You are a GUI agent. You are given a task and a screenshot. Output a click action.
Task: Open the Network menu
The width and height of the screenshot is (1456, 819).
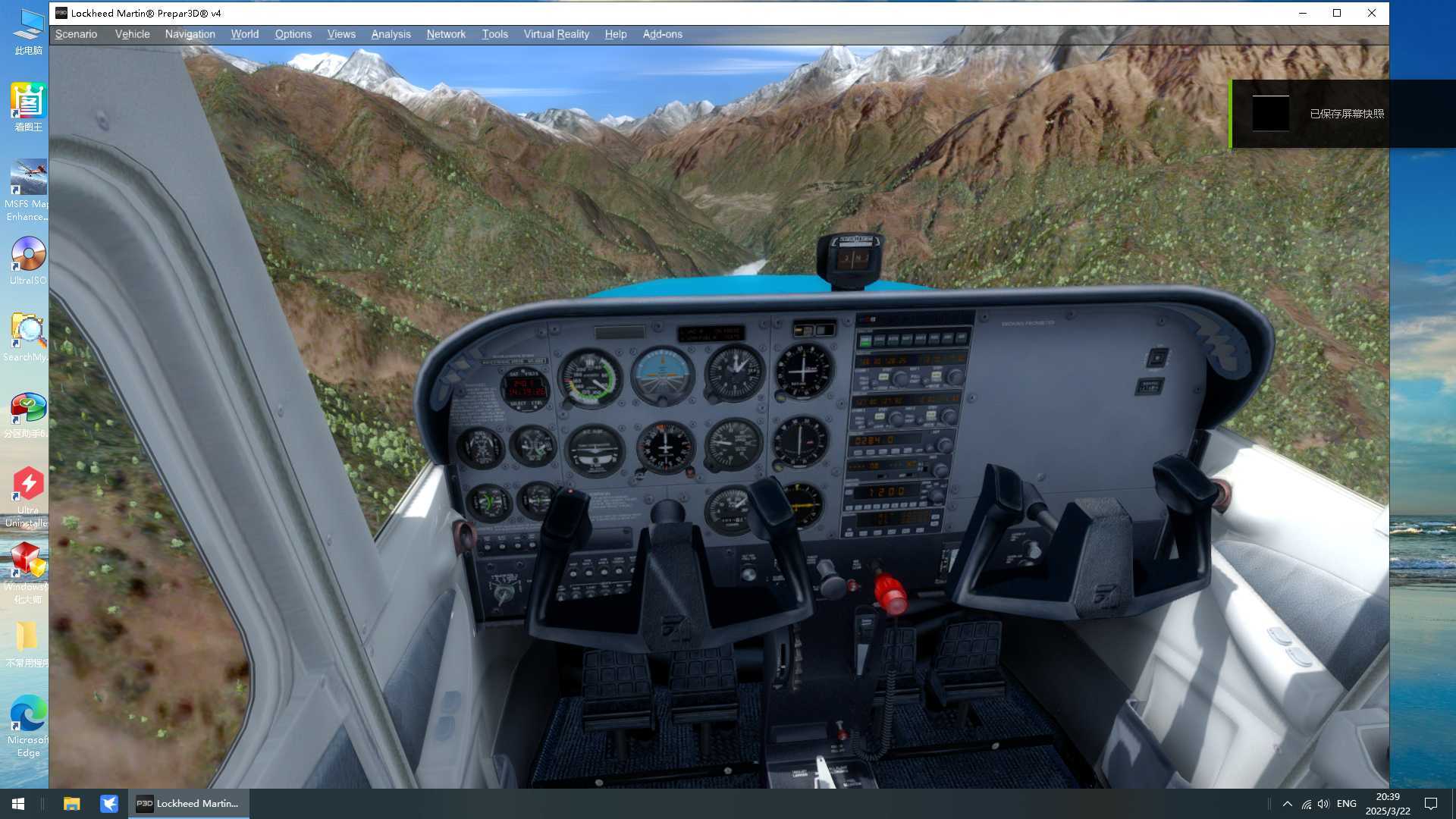click(x=446, y=34)
